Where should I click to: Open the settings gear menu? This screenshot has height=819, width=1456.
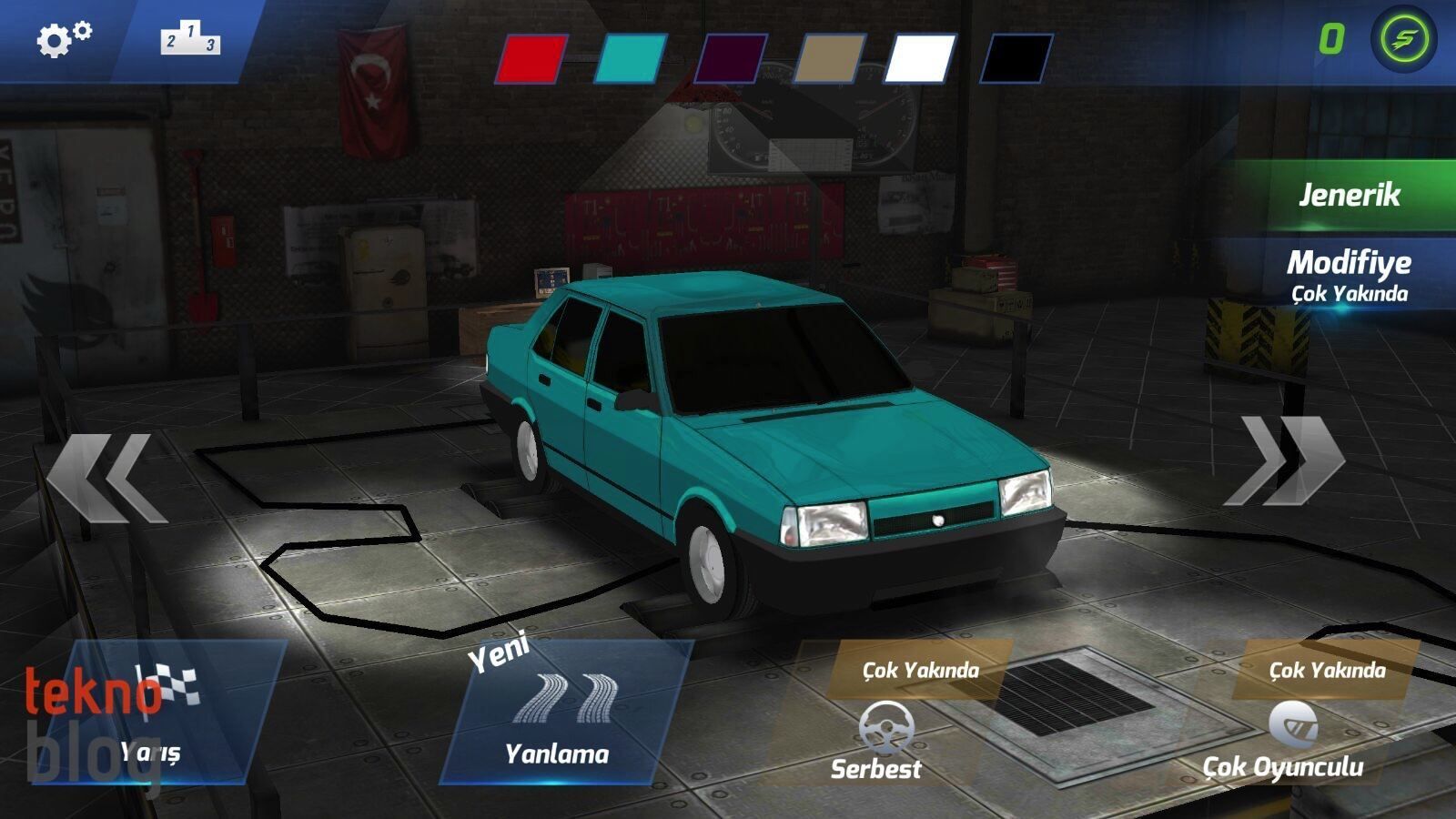tap(63, 39)
